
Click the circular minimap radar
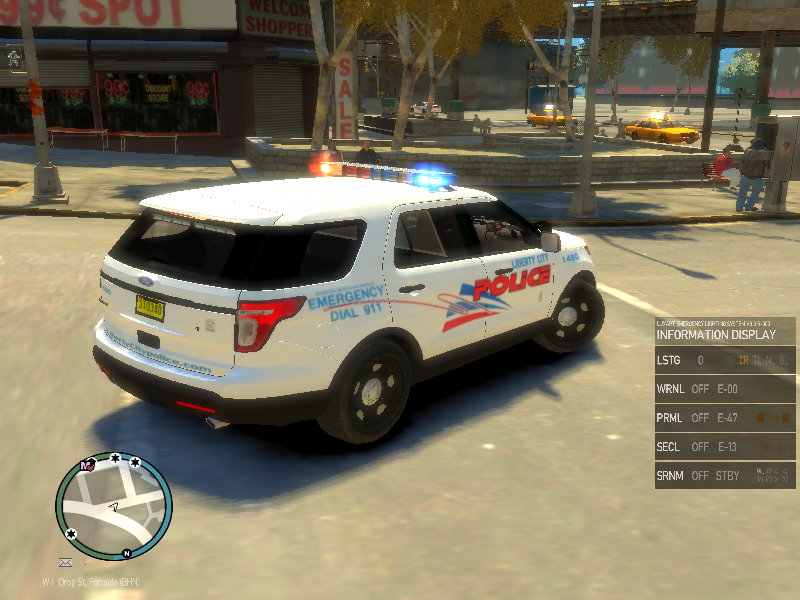click(x=113, y=505)
